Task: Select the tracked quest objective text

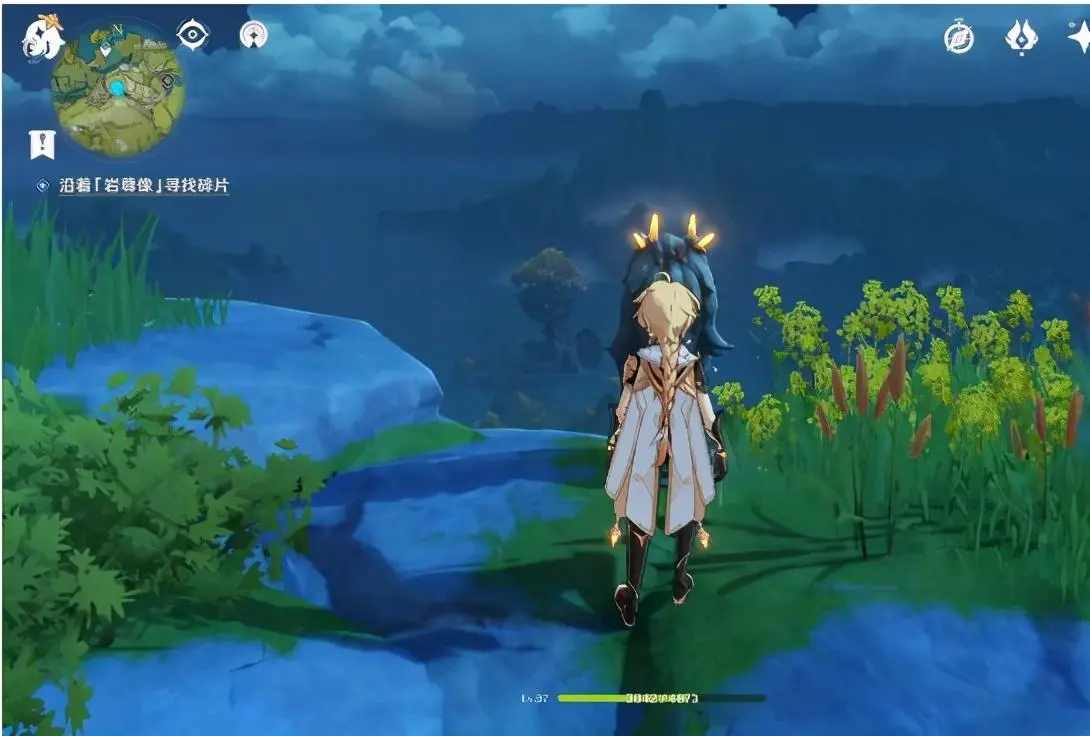Action: pos(145,186)
